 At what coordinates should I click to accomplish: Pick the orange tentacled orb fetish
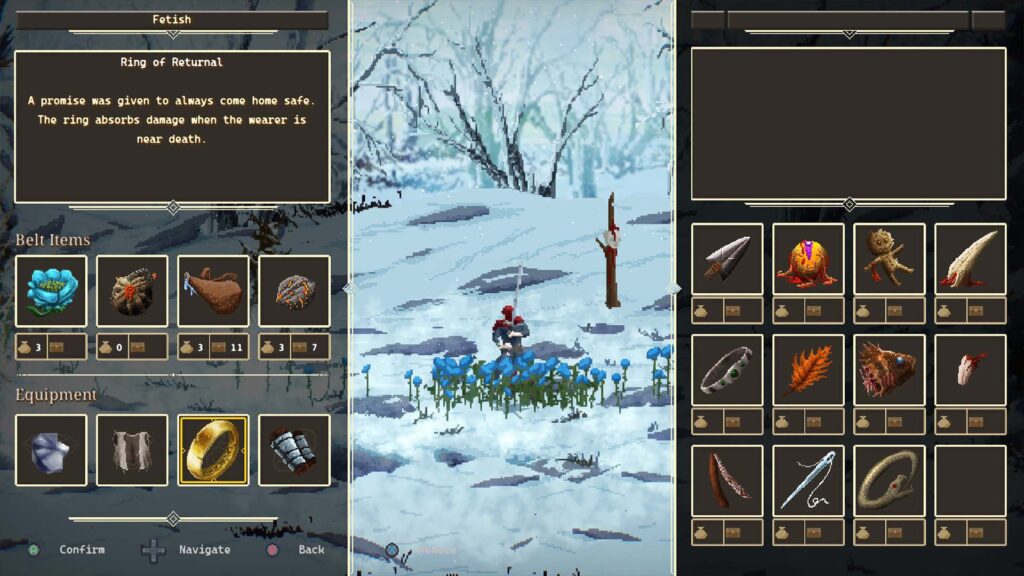point(808,259)
